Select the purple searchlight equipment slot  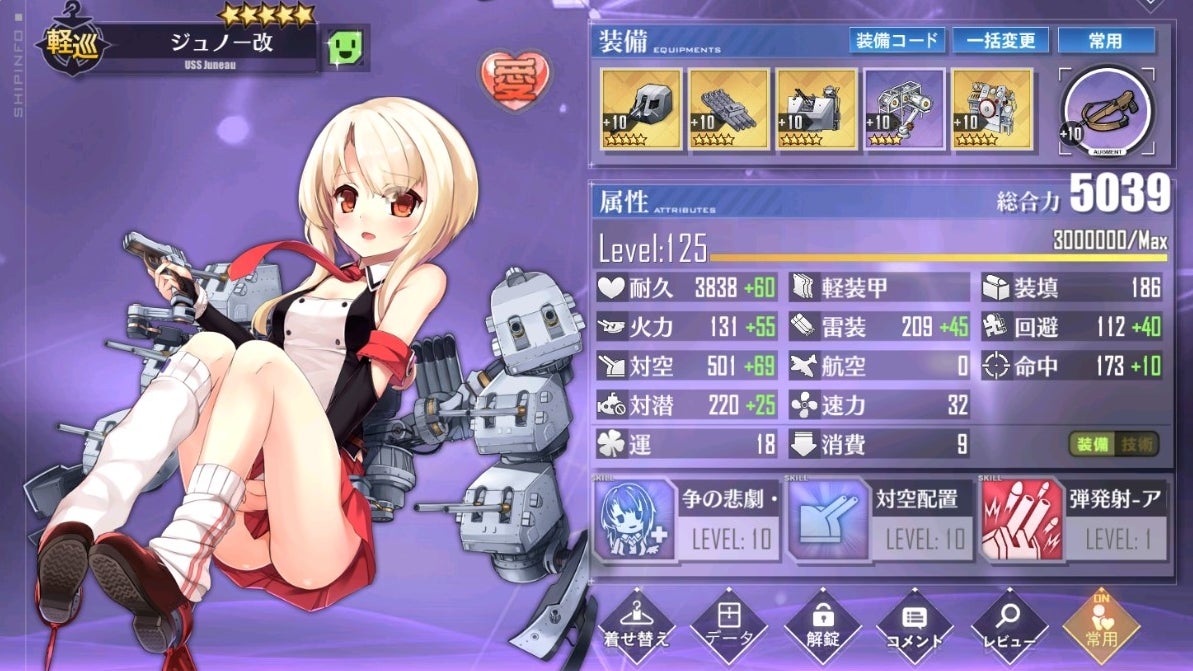(904, 109)
